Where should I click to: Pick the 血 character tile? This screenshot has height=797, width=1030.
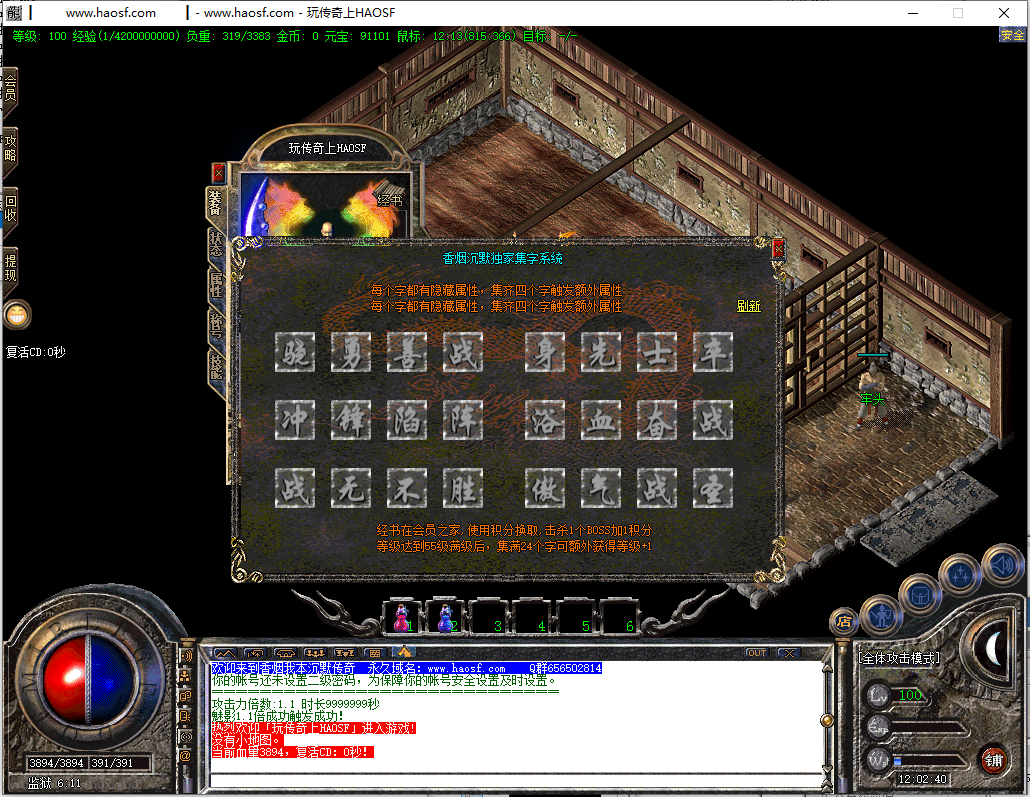click(x=601, y=420)
